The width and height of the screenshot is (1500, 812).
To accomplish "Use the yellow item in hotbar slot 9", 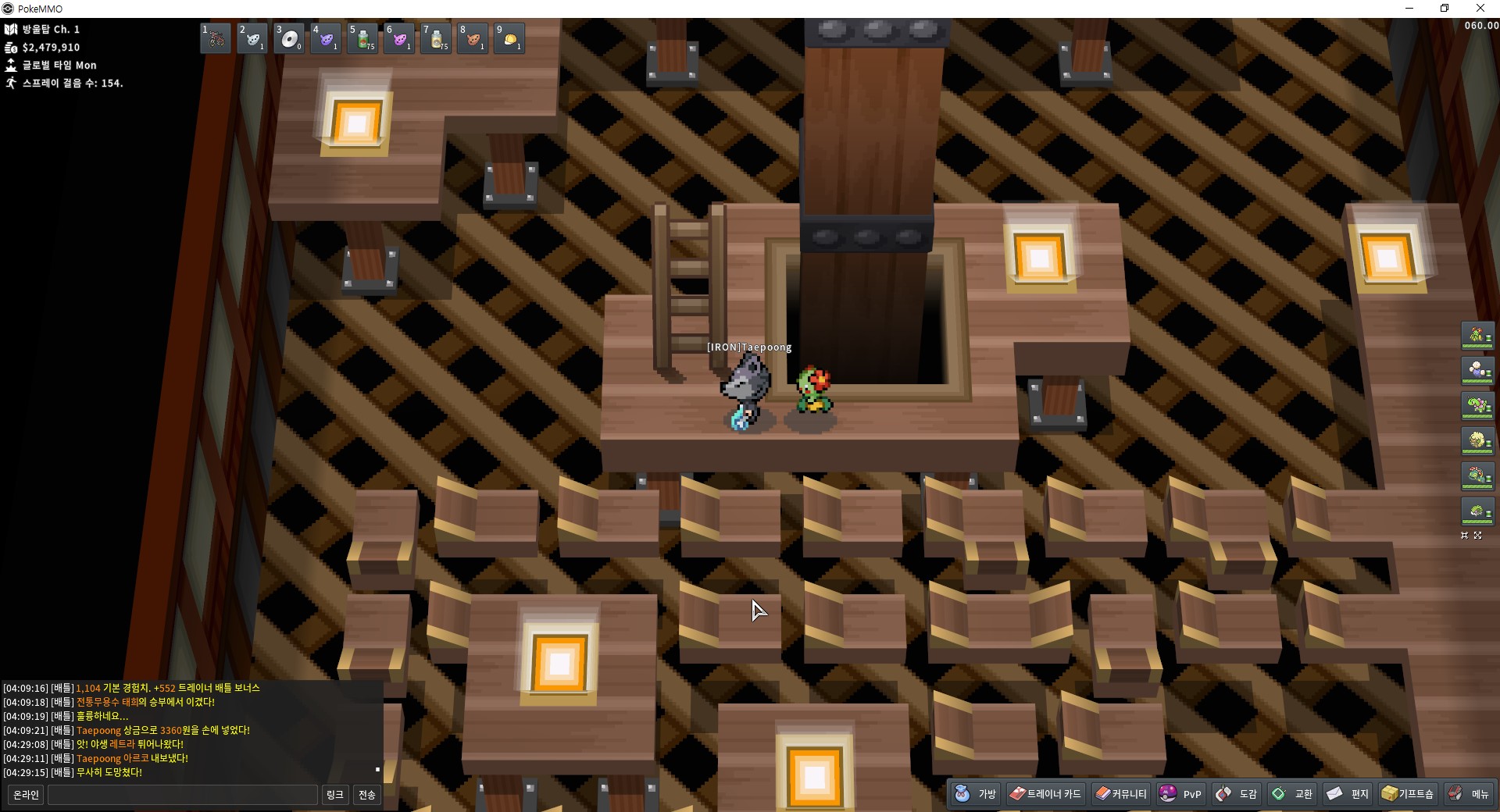I will pos(509,38).
